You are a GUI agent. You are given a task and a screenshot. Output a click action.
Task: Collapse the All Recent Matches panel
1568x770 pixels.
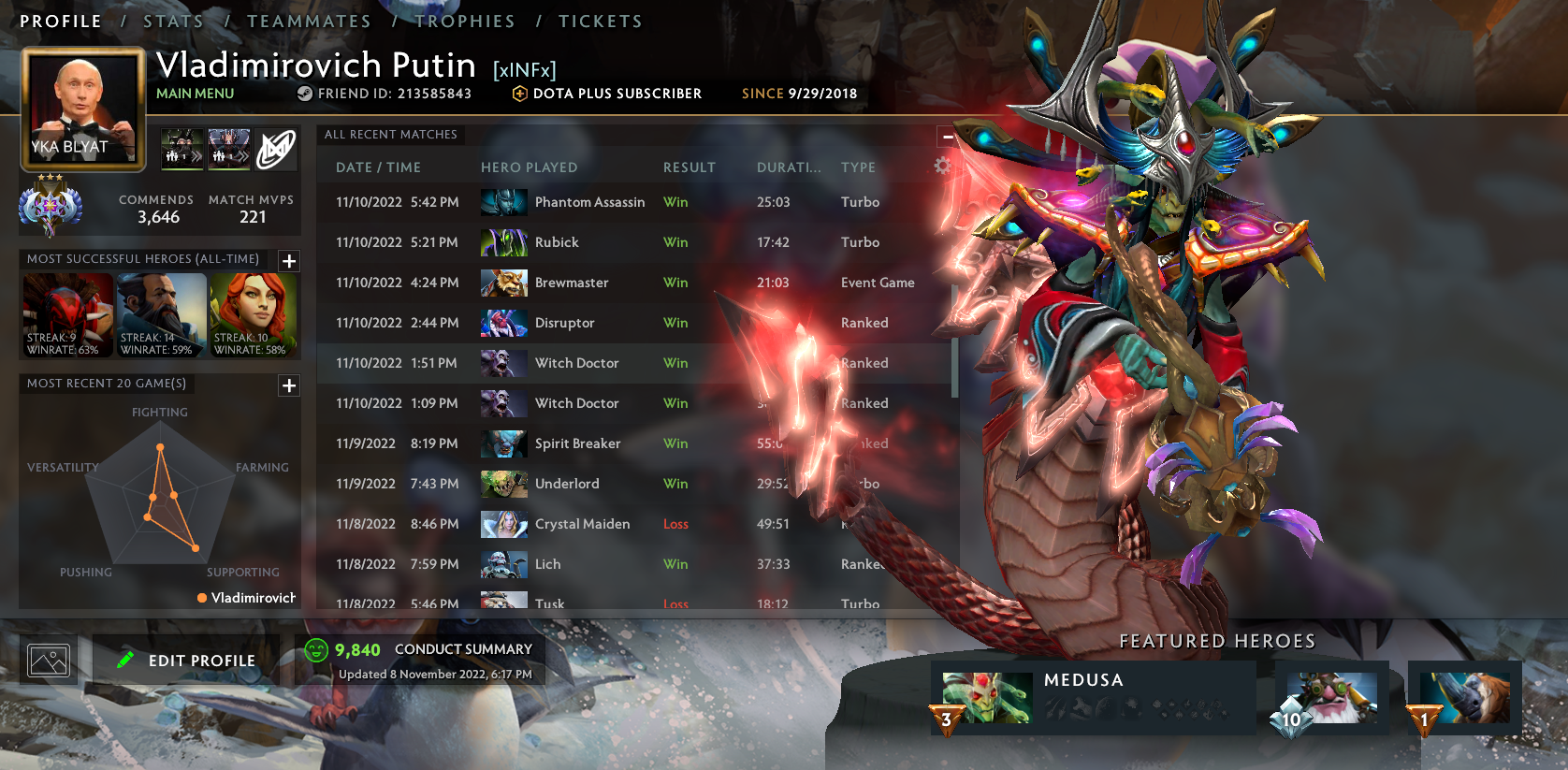(947, 136)
